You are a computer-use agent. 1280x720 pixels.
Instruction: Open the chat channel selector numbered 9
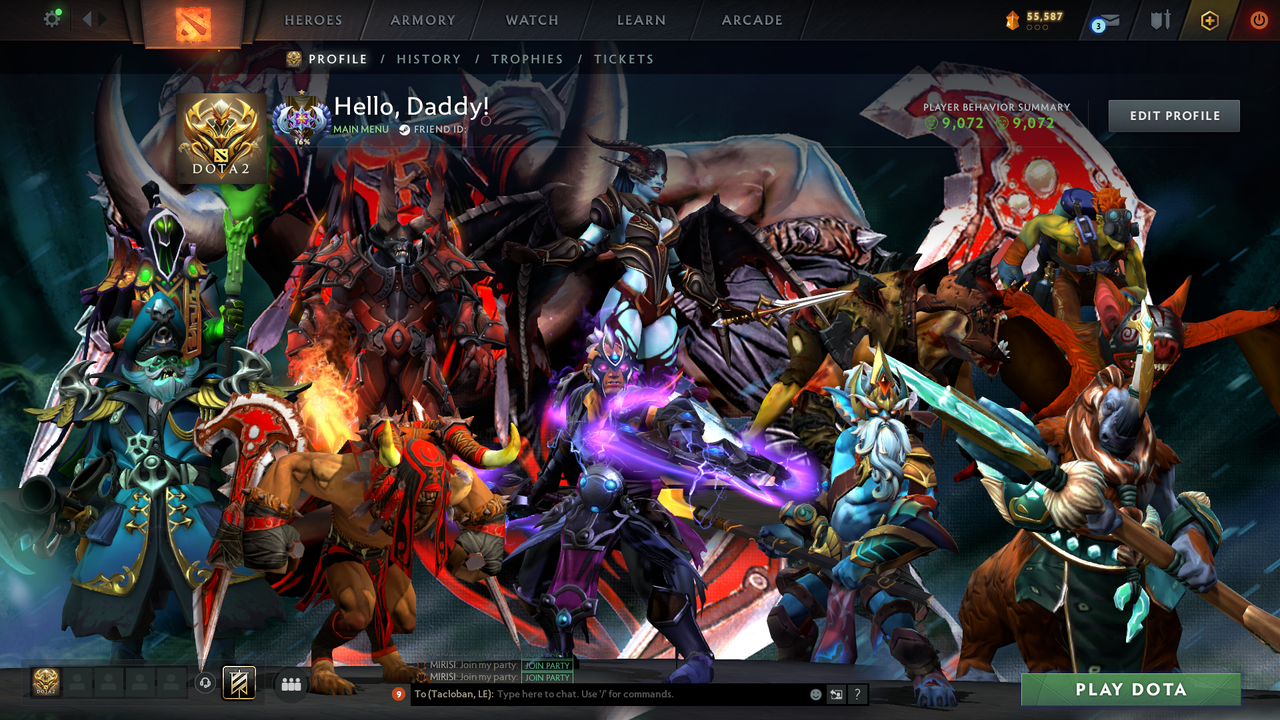[x=398, y=692]
